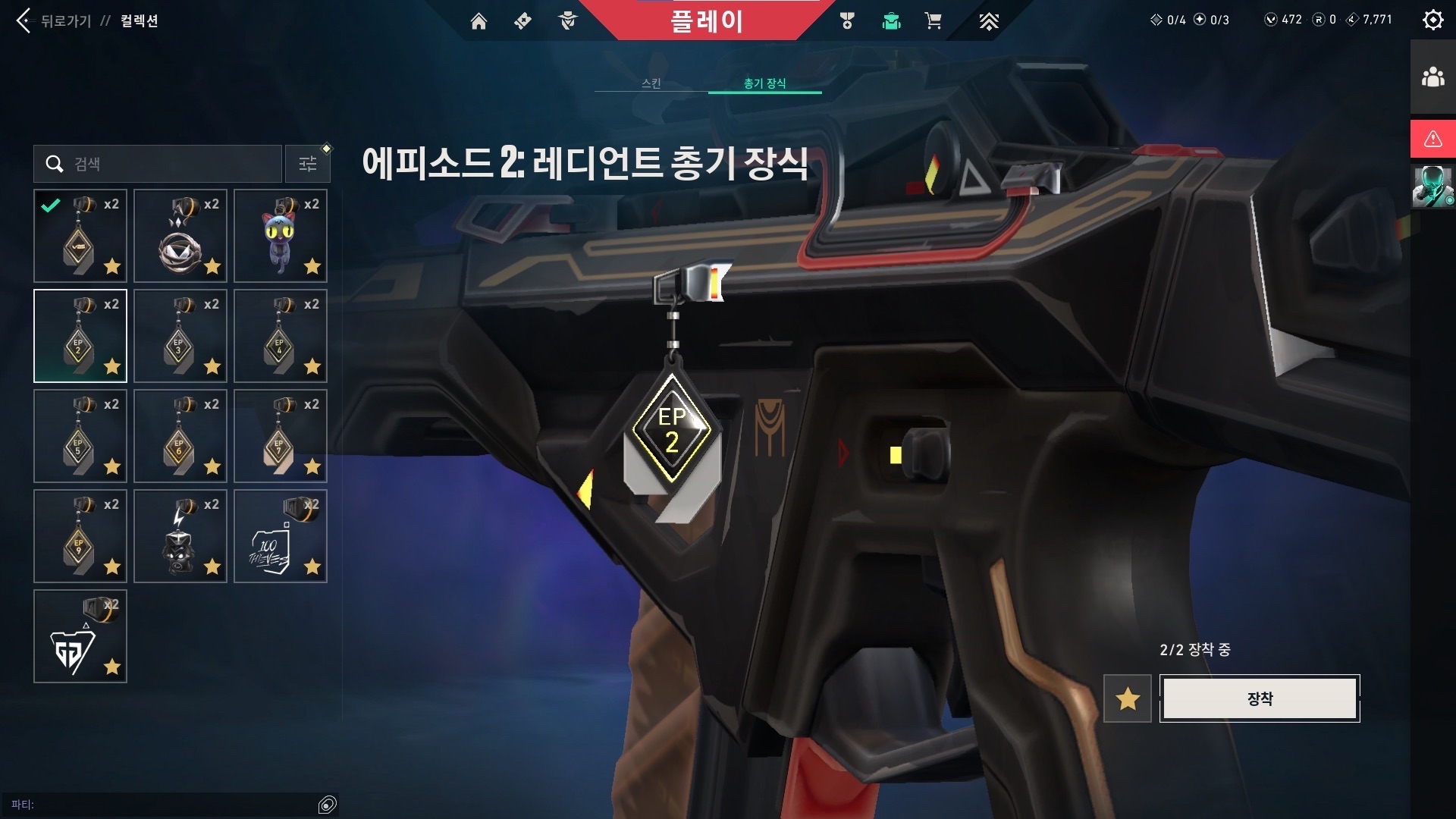Click the career medal icon
The image size is (1456, 819).
[849, 21]
